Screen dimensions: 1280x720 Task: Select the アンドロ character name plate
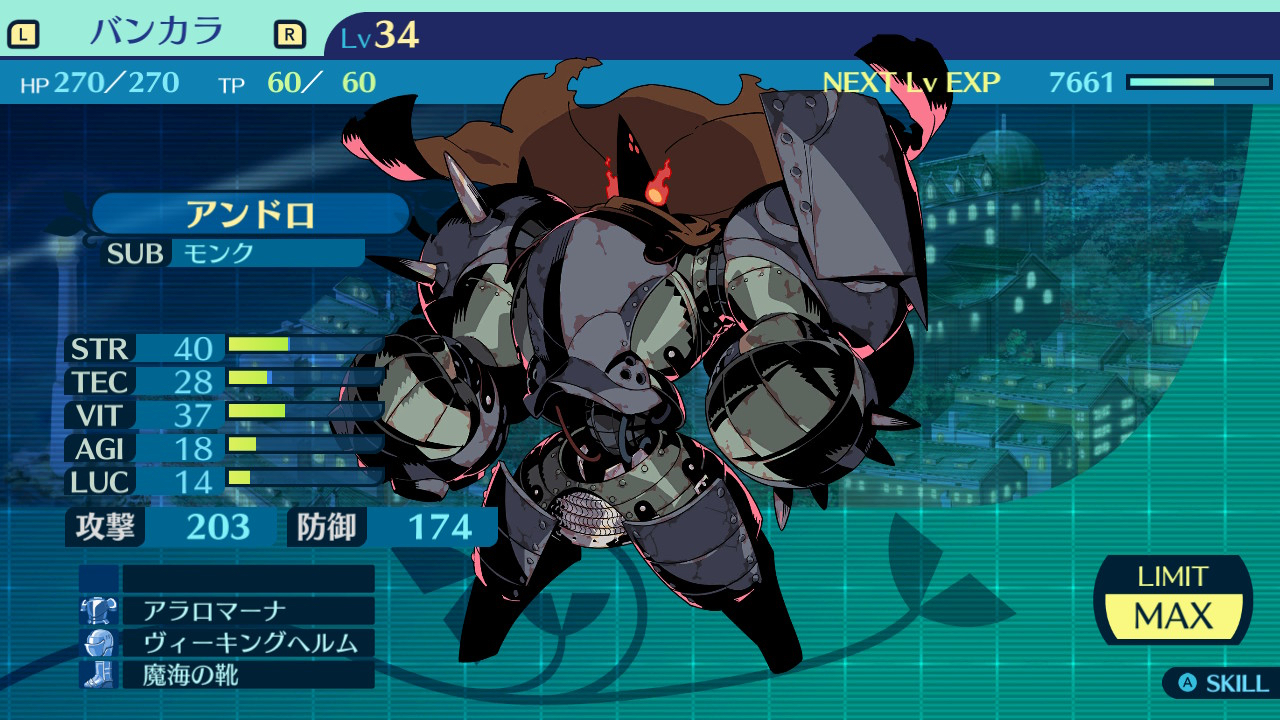pos(250,214)
